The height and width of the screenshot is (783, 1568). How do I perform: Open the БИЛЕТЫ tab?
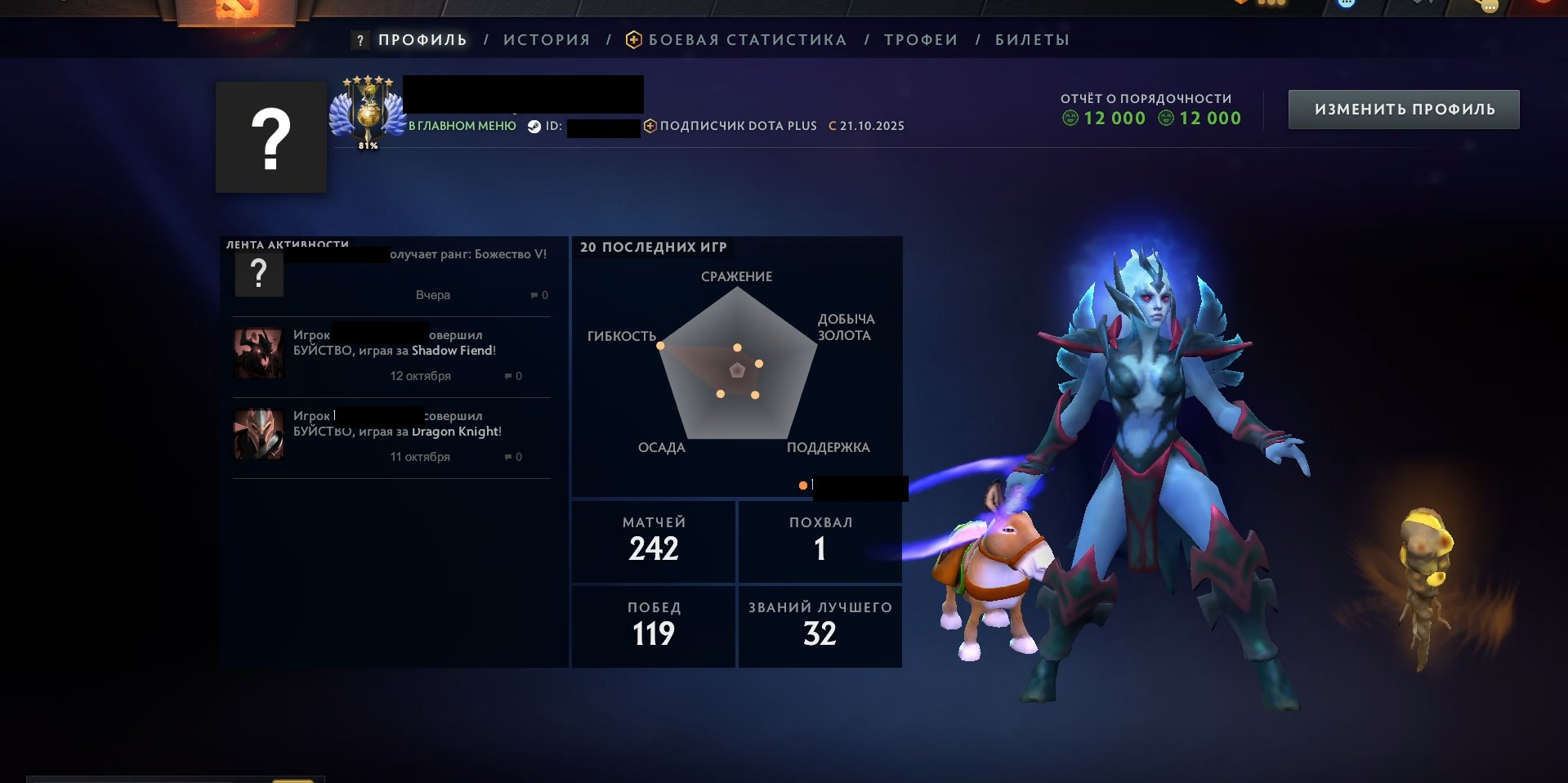click(1030, 38)
